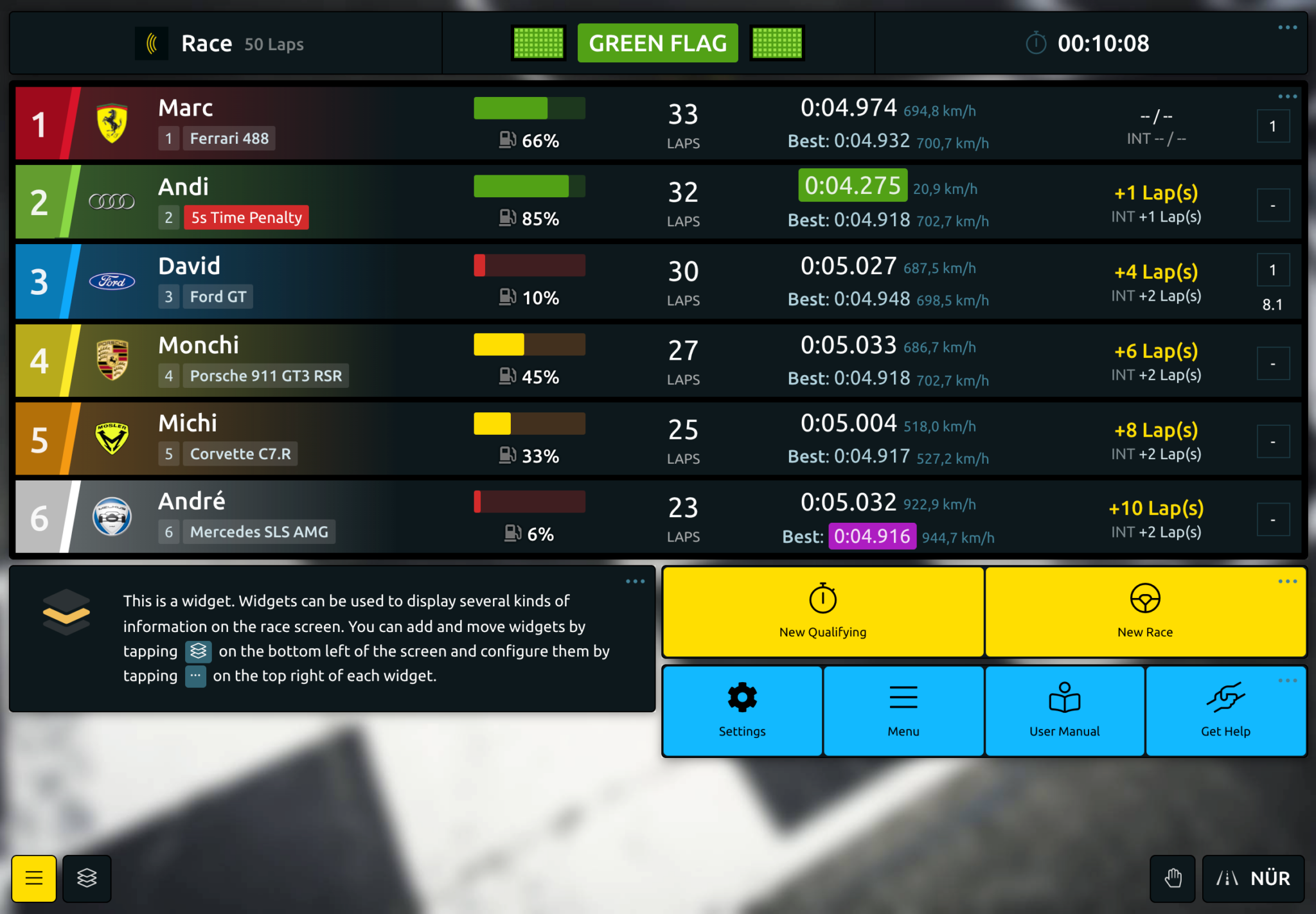Tap the yellow hamburger menu icon

pos(33,878)
